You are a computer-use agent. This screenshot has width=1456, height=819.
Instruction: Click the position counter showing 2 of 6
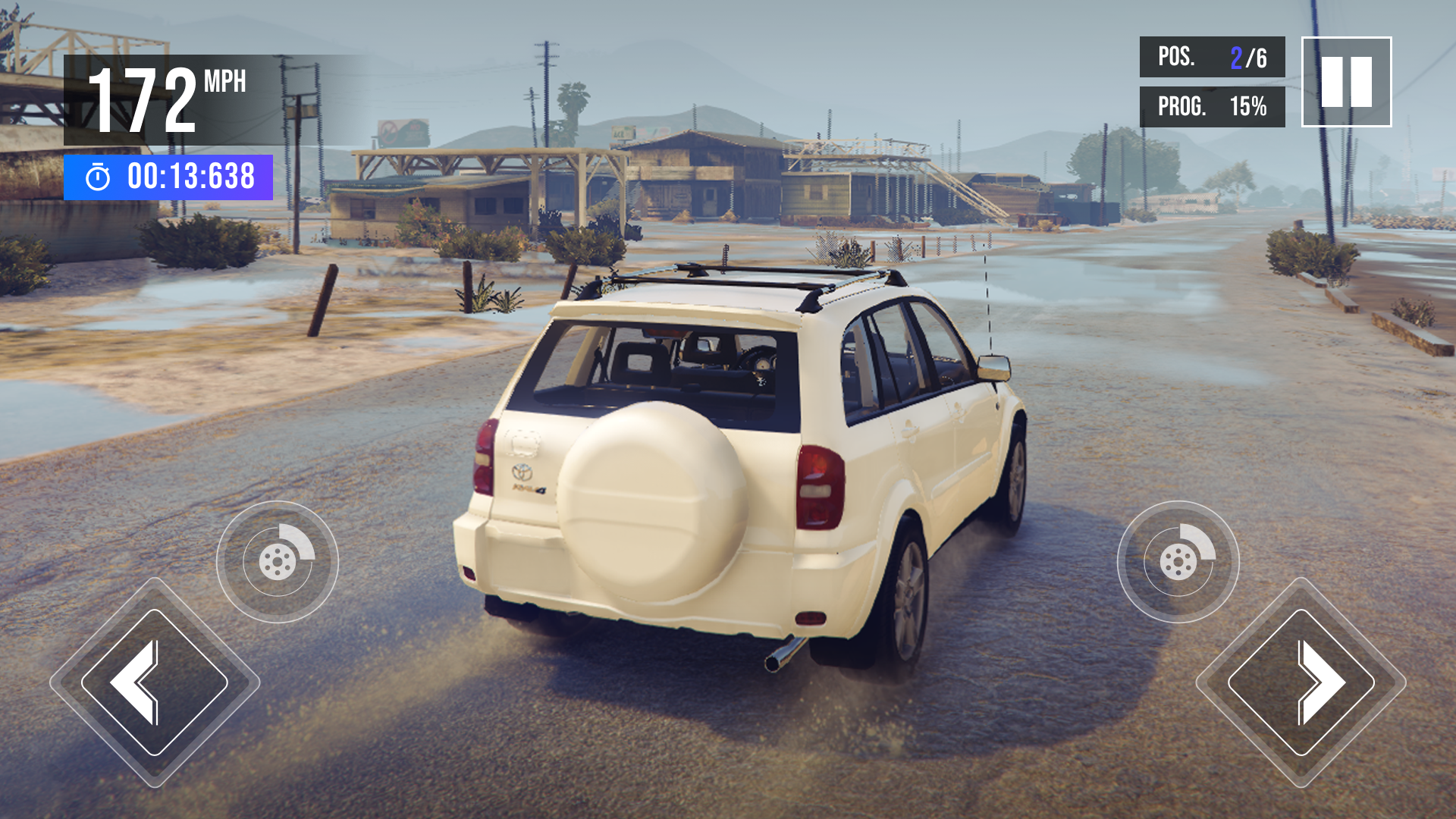point(1211,55)
